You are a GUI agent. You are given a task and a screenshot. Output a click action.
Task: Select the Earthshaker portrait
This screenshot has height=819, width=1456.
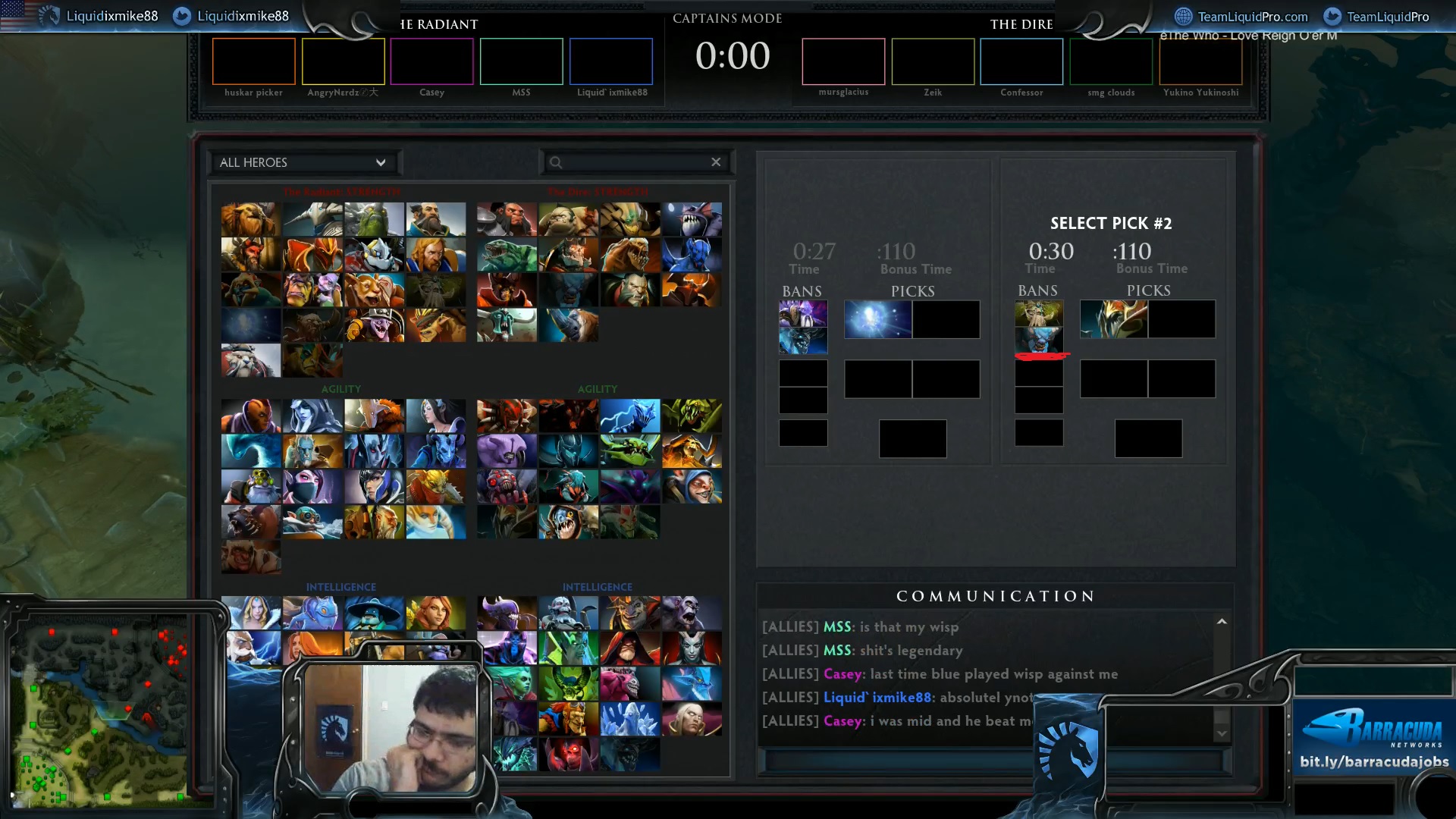(x=251, y=220)
